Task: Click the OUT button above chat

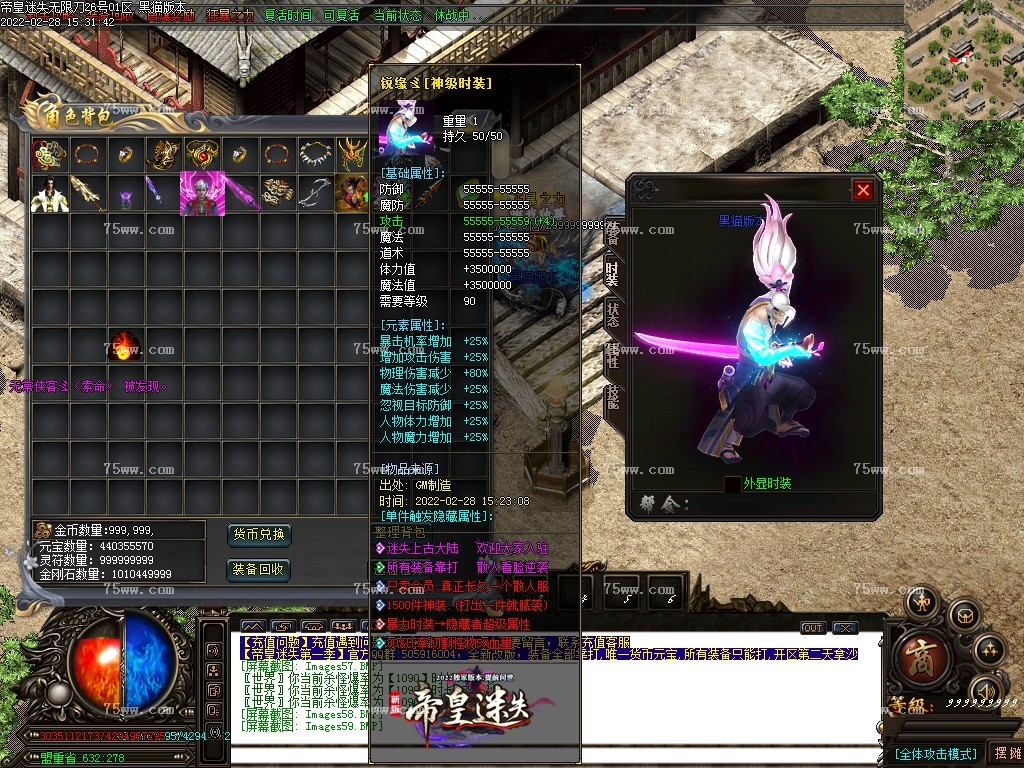Action: [x=813, y=628]
